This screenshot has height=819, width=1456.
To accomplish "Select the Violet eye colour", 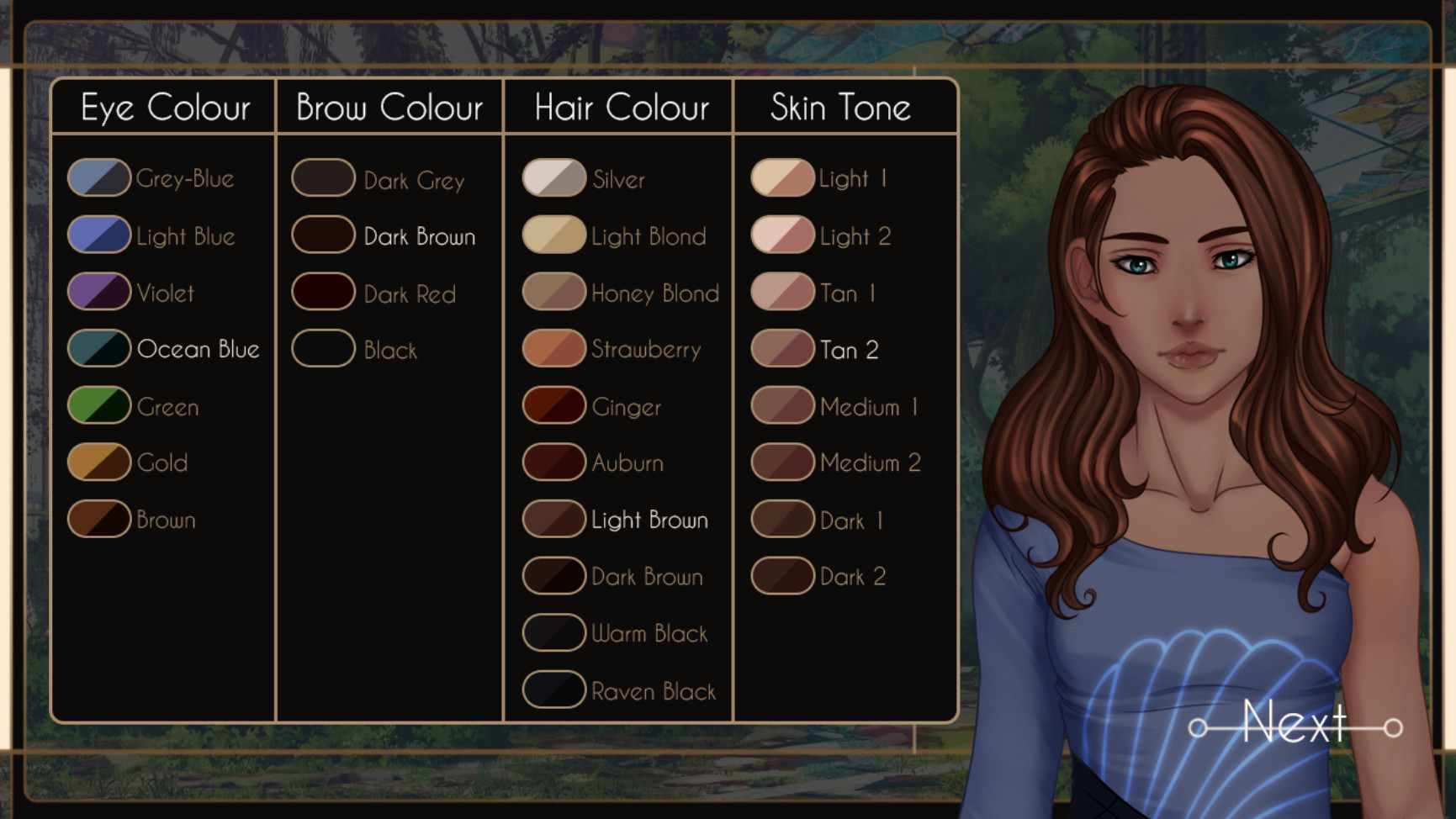I will click(98, 292).
